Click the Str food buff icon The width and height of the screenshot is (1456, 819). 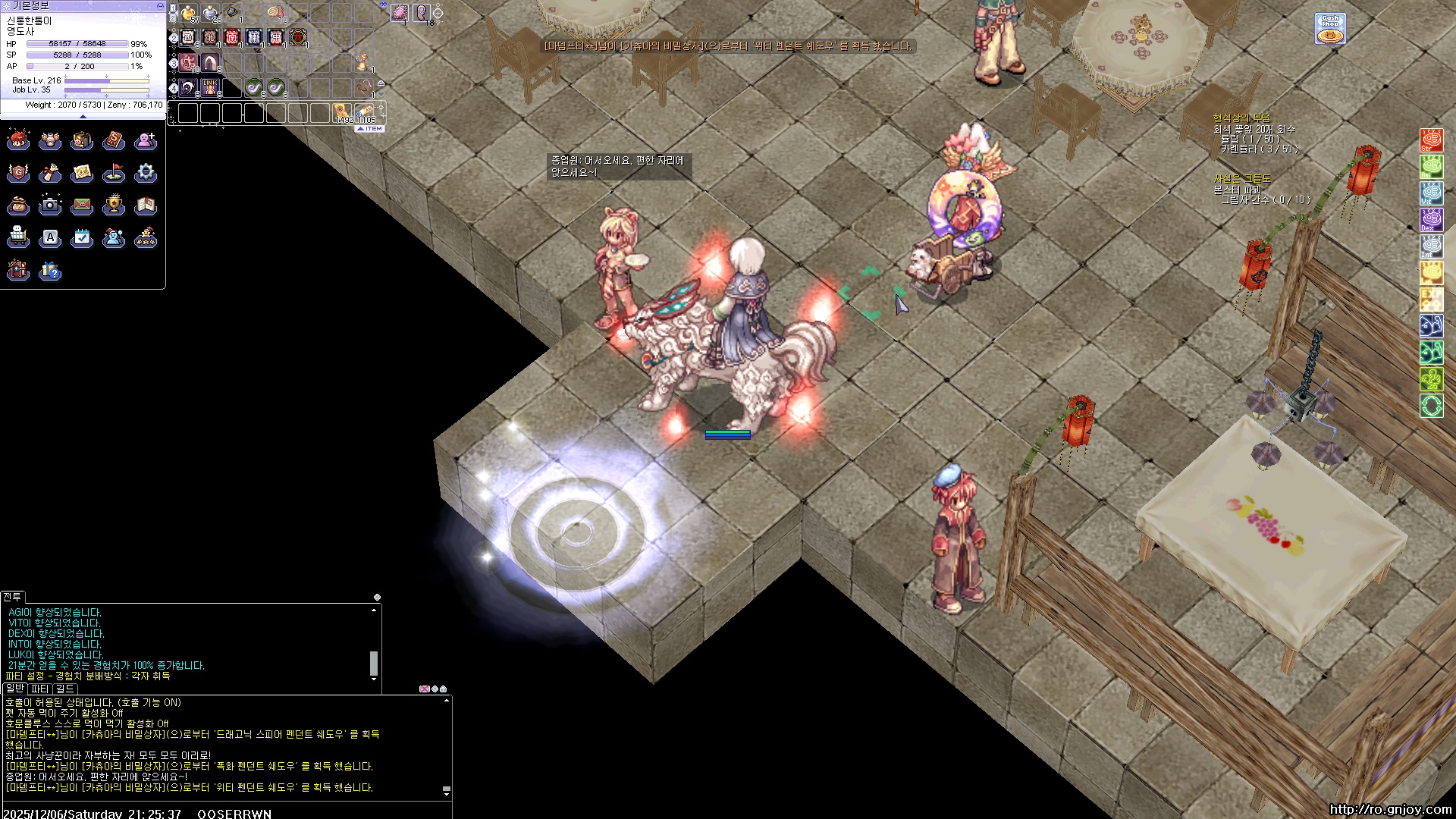point(1431,140)
